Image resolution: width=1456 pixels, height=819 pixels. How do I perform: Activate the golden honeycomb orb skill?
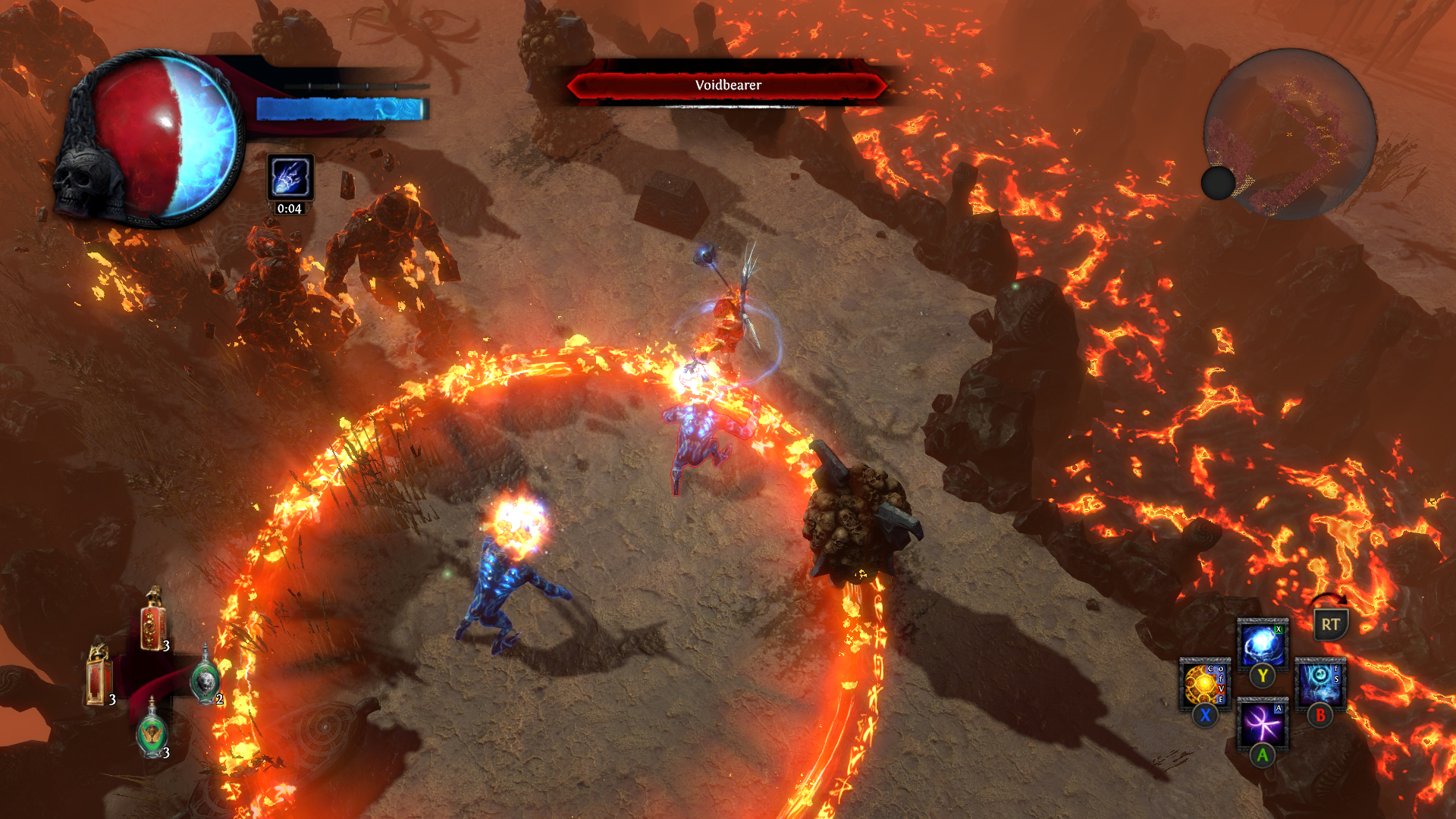(x=1204, y=684)
